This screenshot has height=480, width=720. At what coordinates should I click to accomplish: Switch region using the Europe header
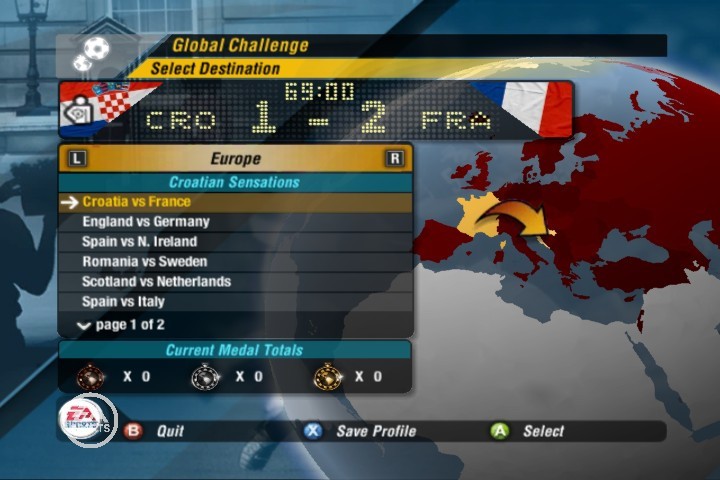coord(235,159)
